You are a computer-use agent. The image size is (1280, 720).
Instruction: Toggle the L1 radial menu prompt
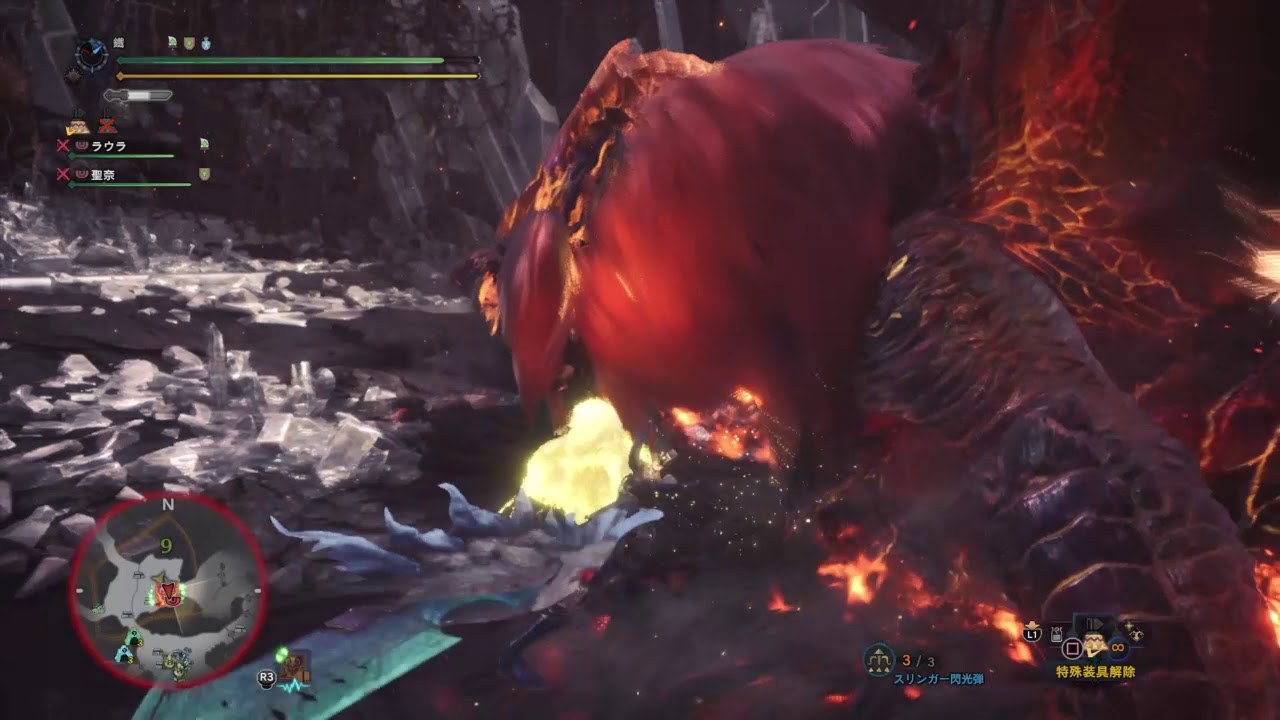(1031, 635)
